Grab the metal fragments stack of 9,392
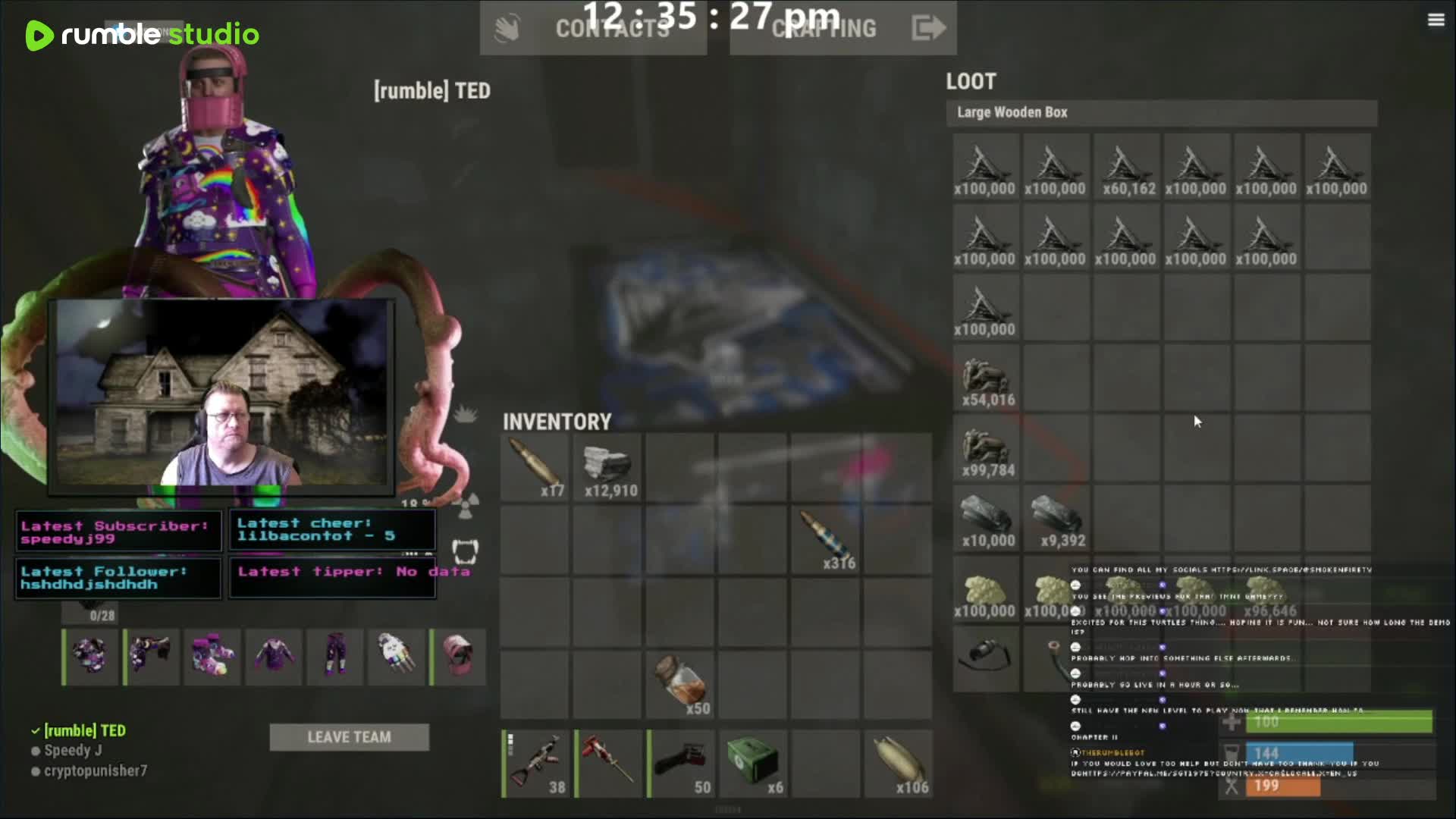The image size is (1456, 819). (x=1056, y=520)
